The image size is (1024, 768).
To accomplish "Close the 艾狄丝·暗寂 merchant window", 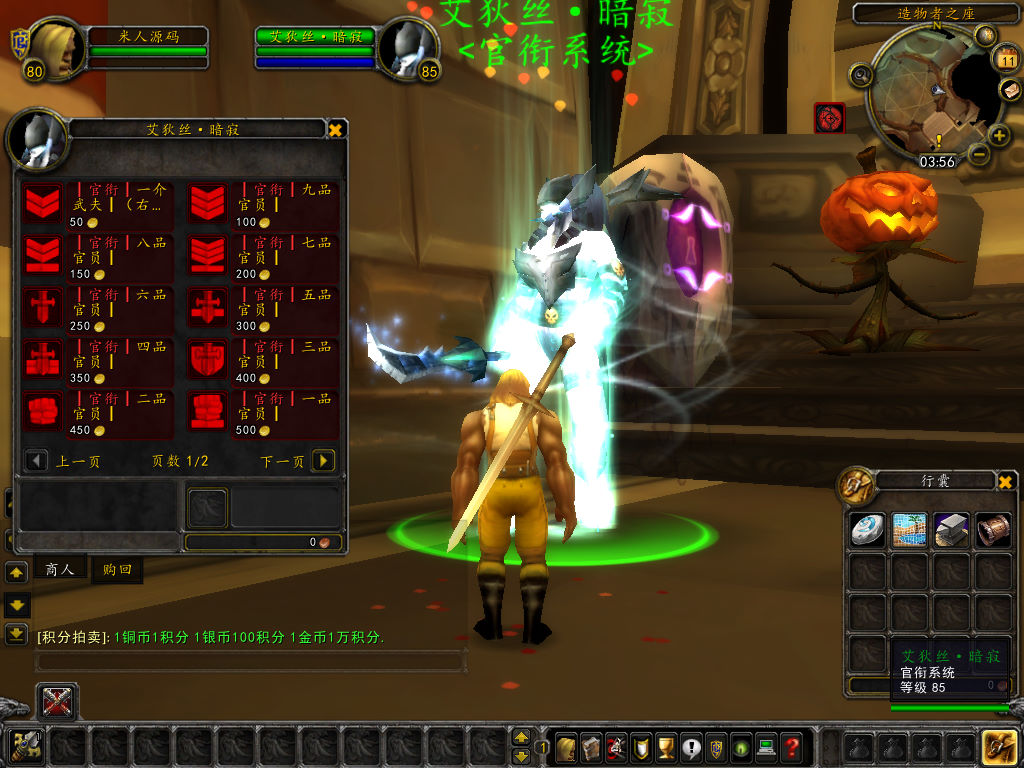I will coord(336,129).
